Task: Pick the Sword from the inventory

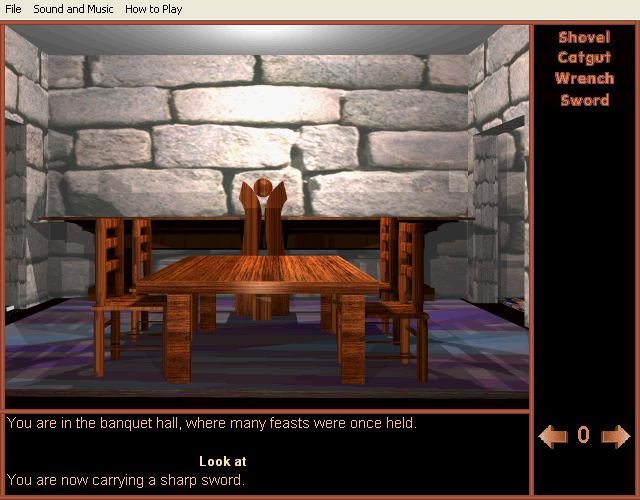Action: (584, 100)
